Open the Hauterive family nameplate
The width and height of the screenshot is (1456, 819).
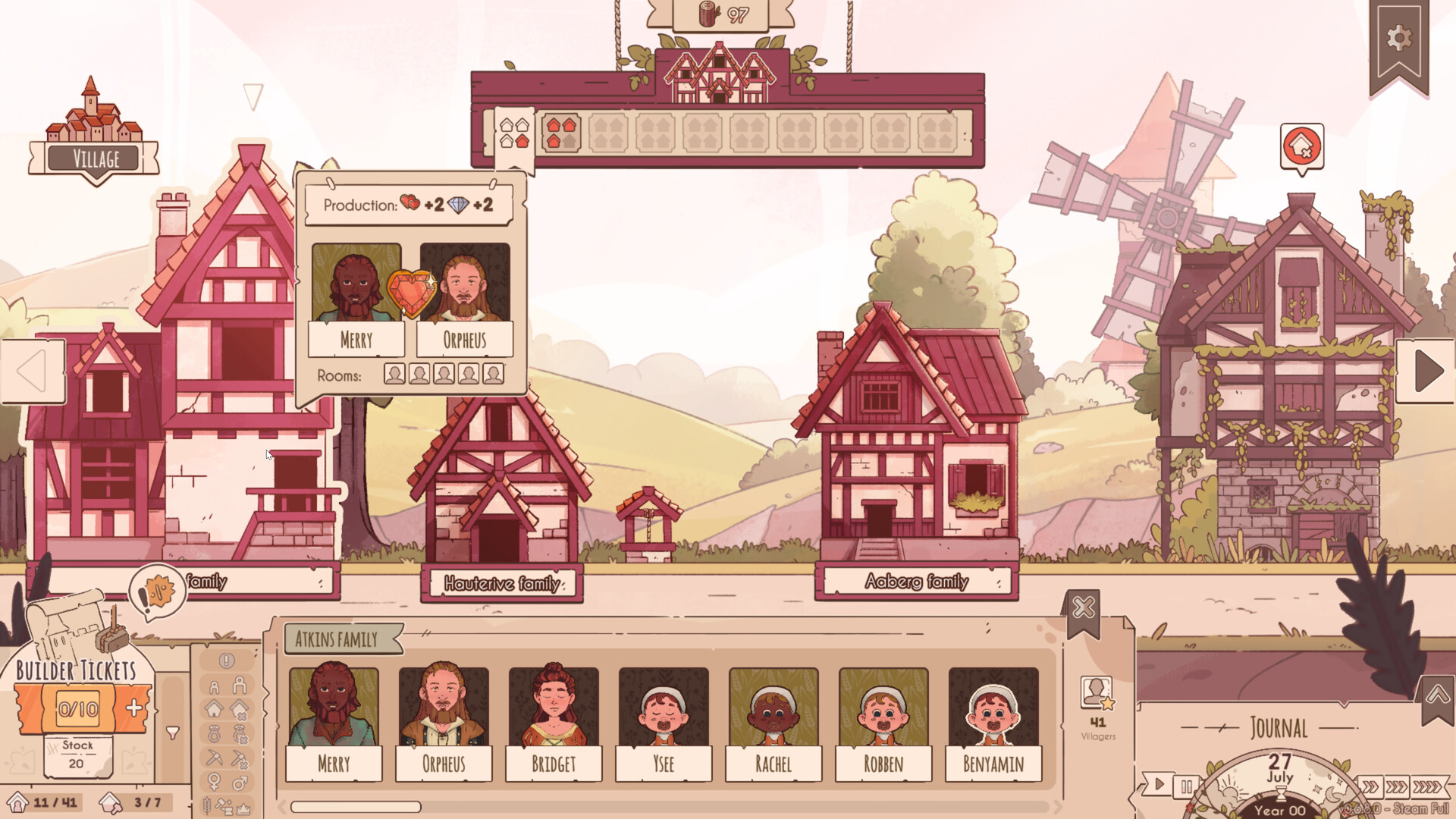[x=501, y=584]
